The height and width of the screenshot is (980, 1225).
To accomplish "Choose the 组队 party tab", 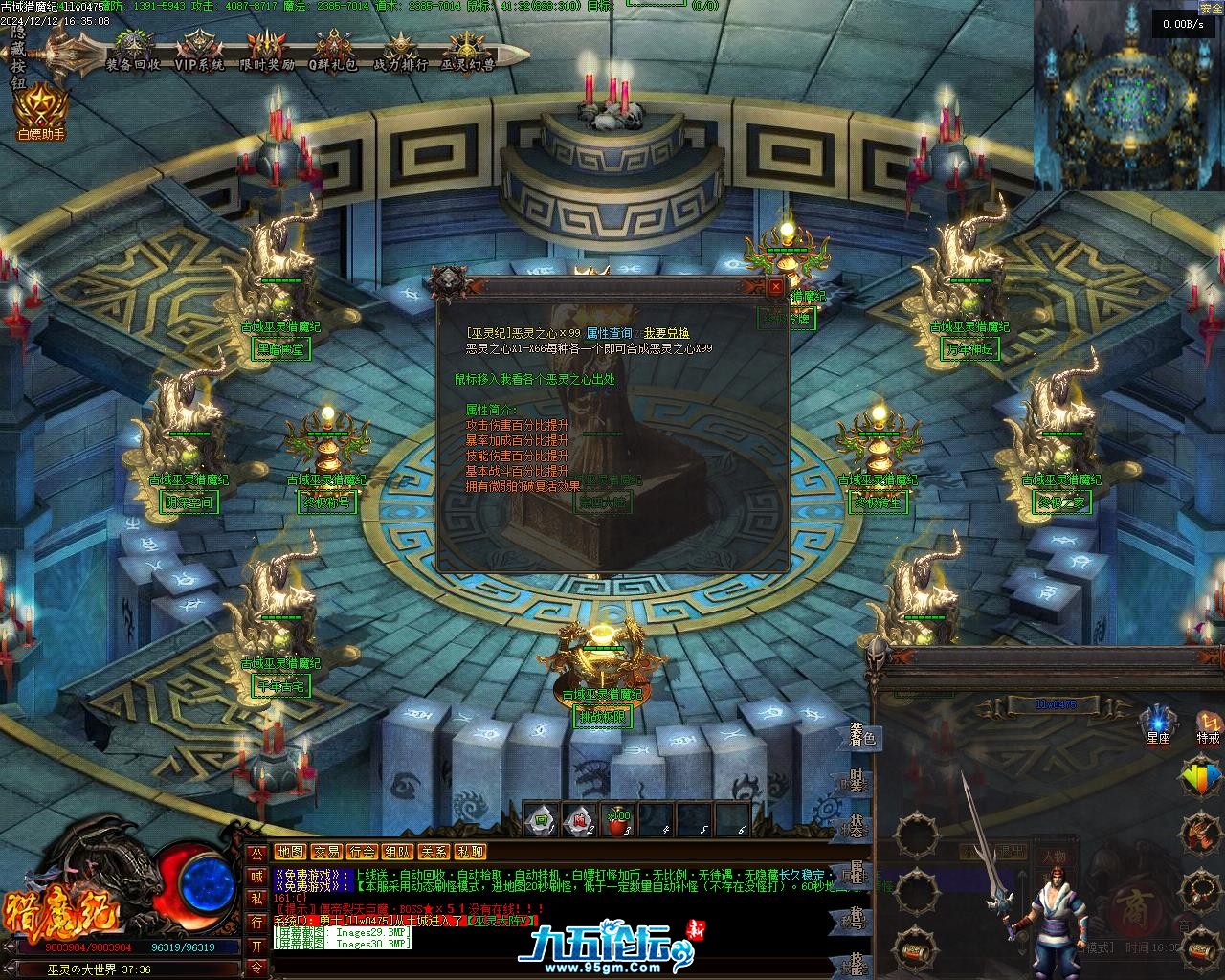I will [398, 852].
